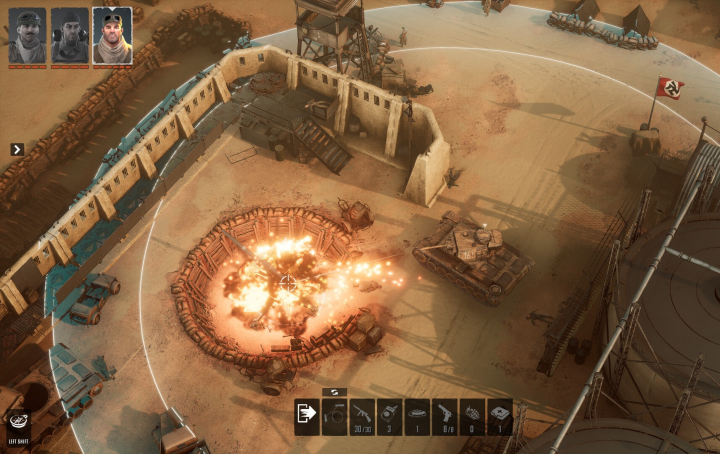This screenshot has width=720, height=454.
Task: Equip the pistol slot showing 8/8
Action: (444, 416)
